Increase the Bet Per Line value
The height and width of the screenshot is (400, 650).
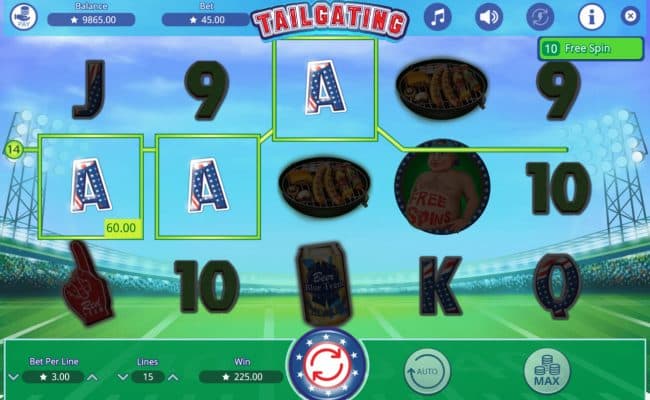coord(93,377)
